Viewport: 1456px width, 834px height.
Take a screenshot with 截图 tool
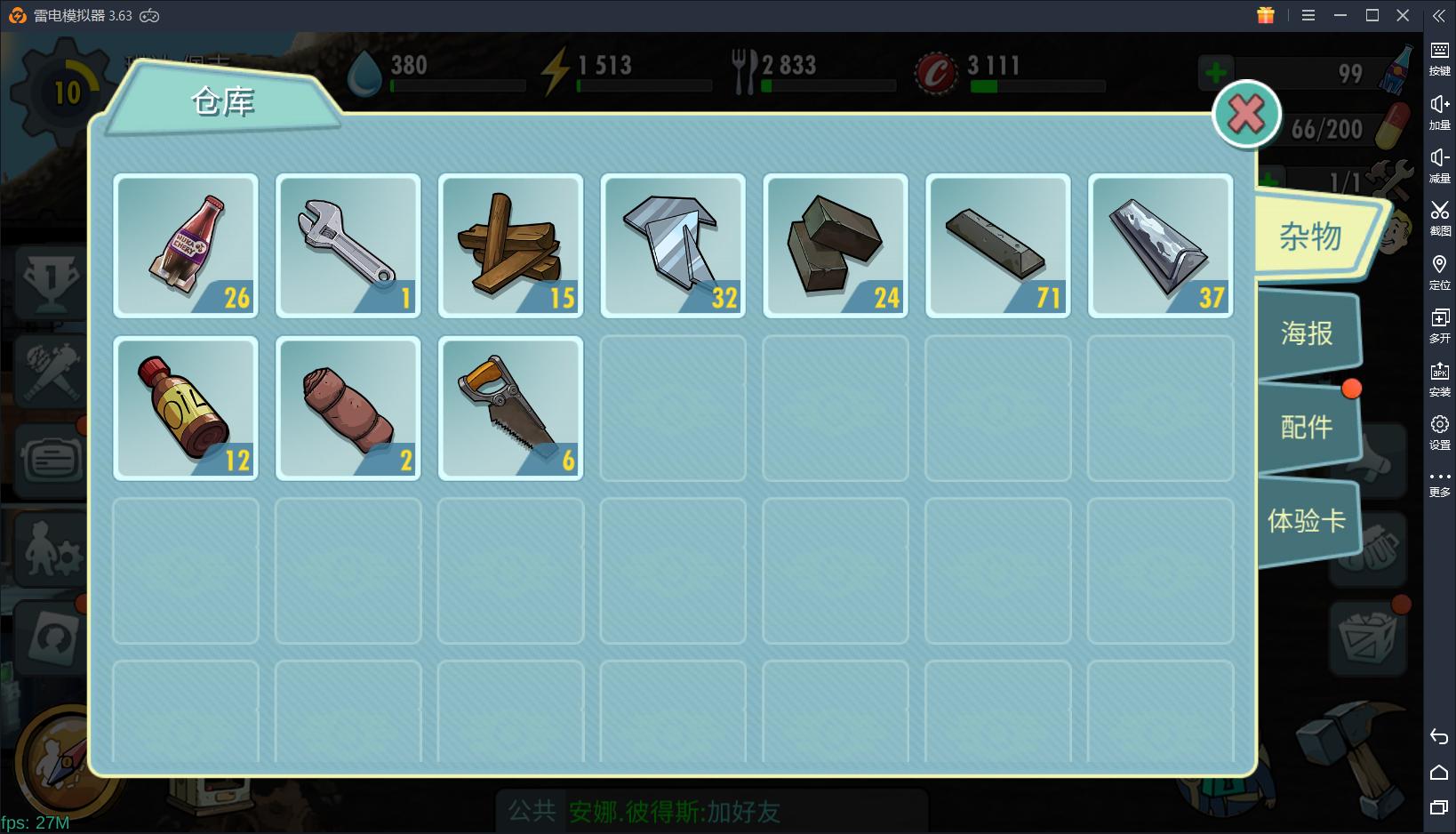(x=1439, y=217)
